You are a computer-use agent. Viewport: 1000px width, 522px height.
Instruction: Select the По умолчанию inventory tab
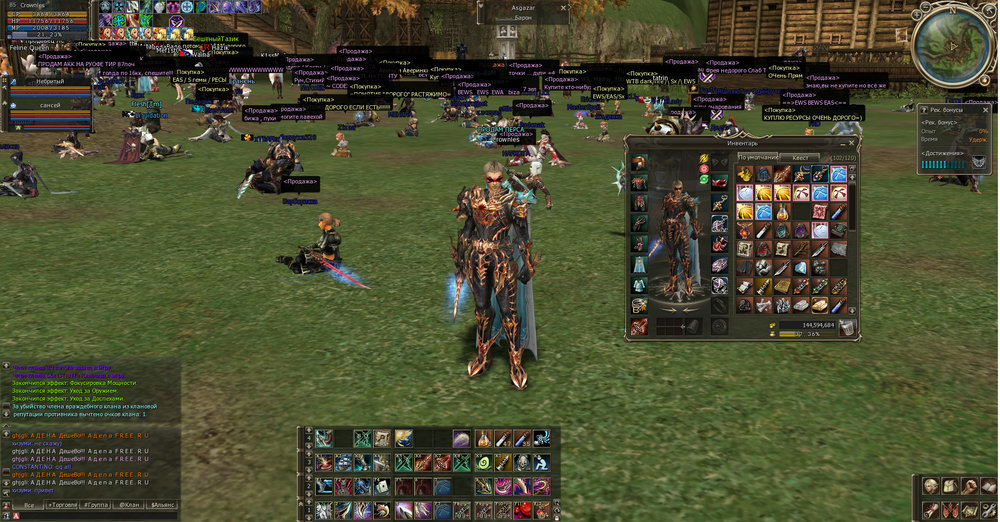758,158
